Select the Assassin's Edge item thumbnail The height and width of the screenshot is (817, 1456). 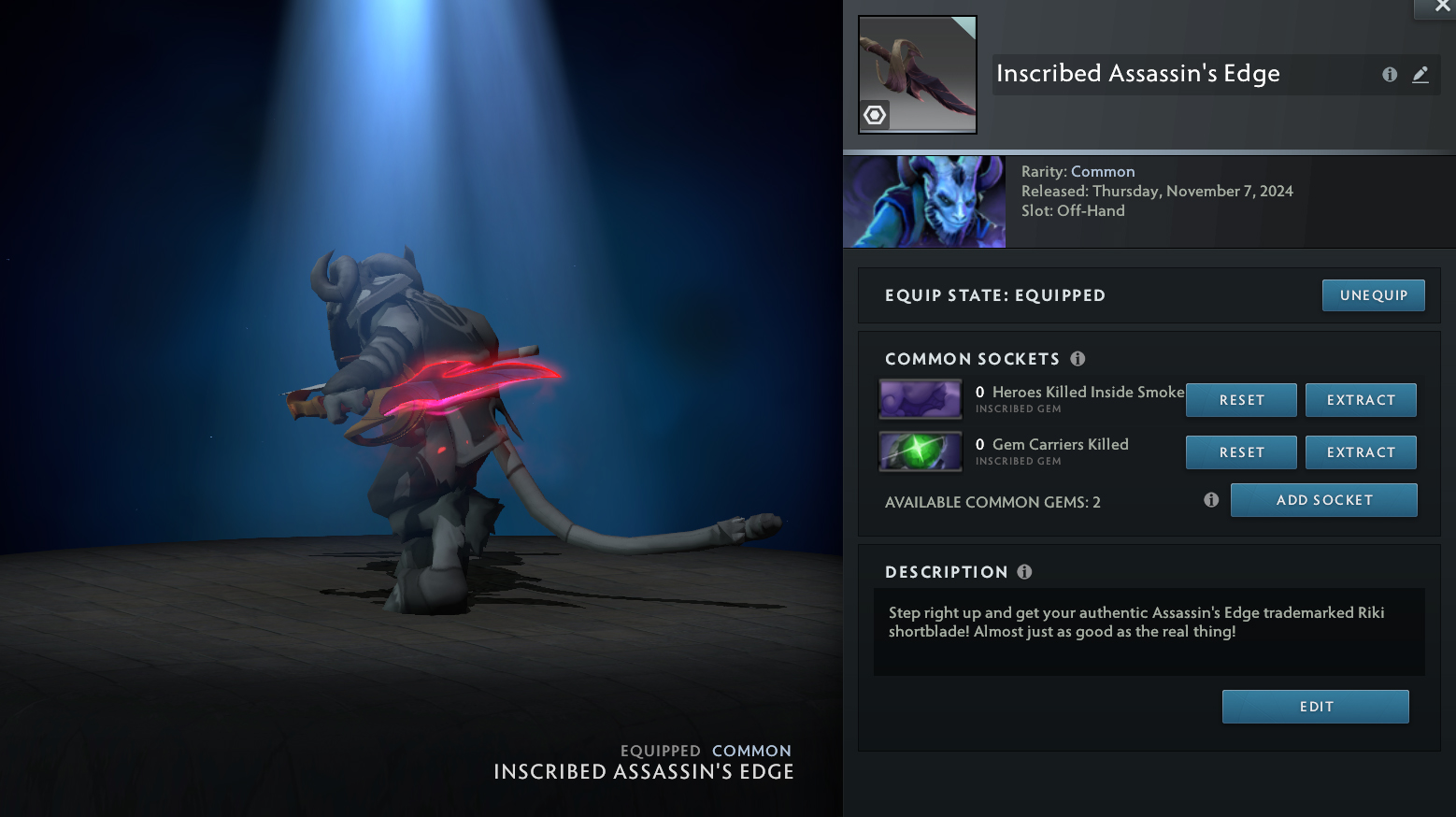(917, 75)
